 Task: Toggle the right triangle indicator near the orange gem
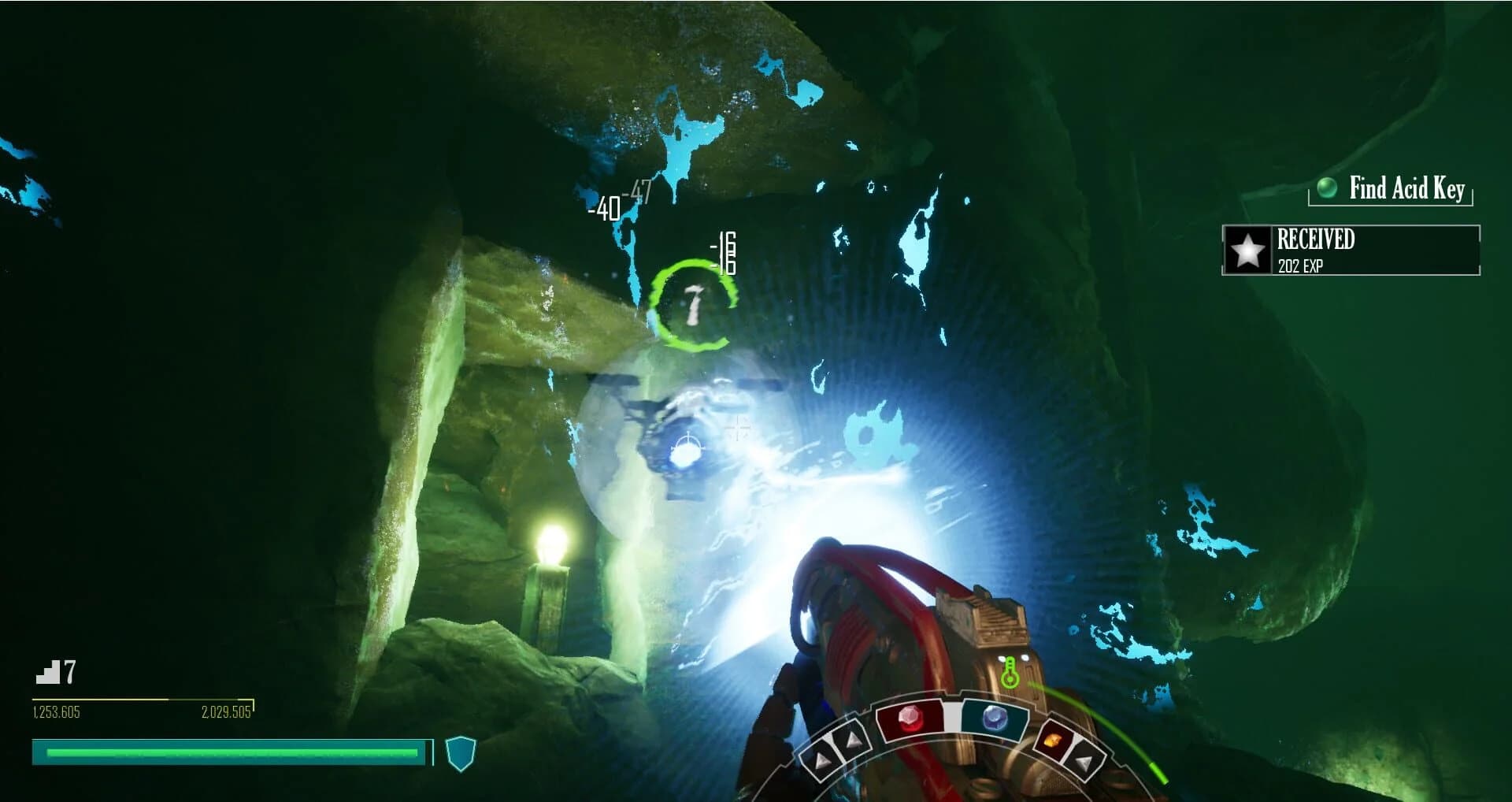pyautogui.click(x=1086, y=763)
